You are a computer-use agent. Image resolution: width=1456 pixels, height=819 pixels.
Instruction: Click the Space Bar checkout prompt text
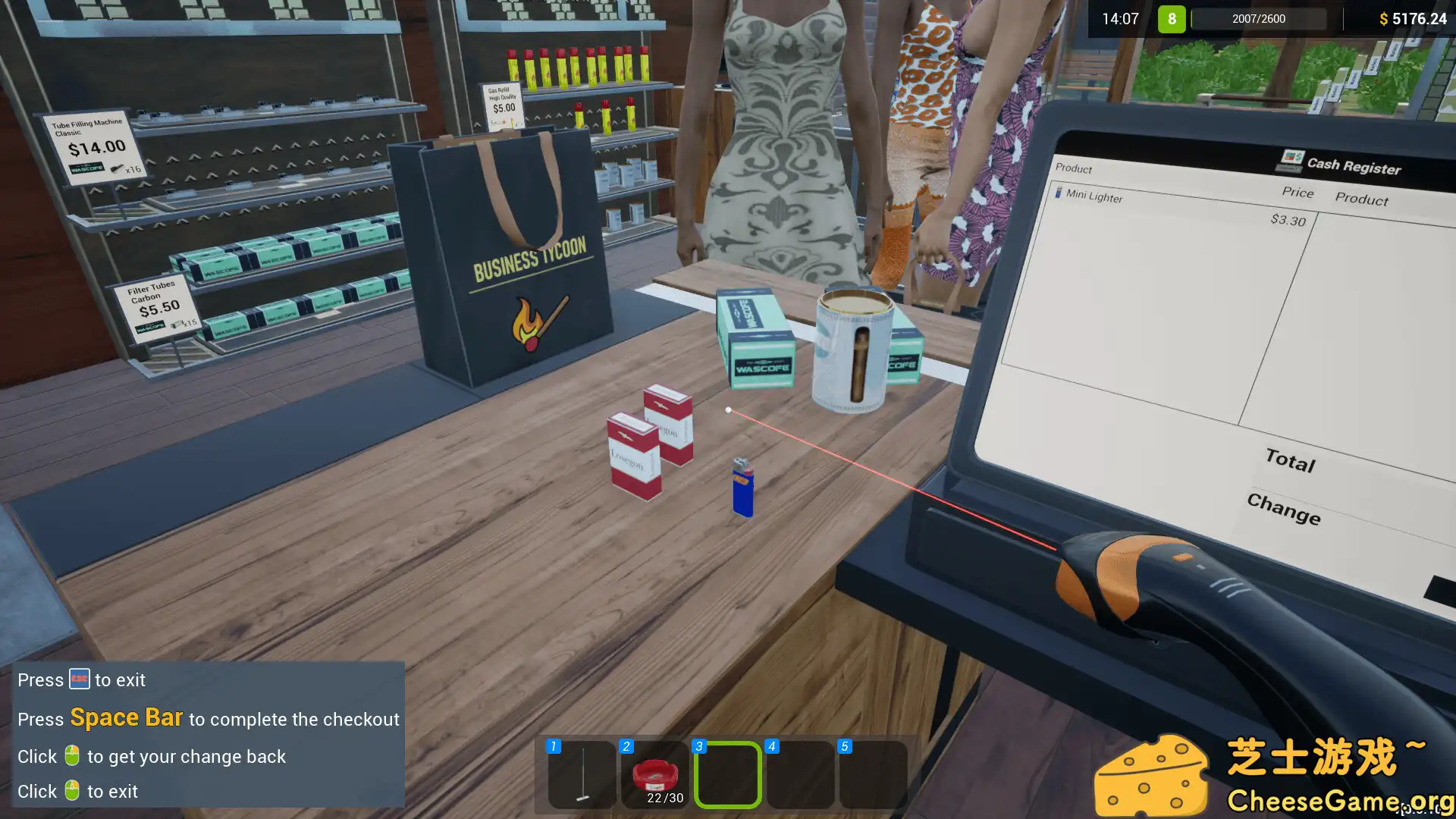(126, 717)
